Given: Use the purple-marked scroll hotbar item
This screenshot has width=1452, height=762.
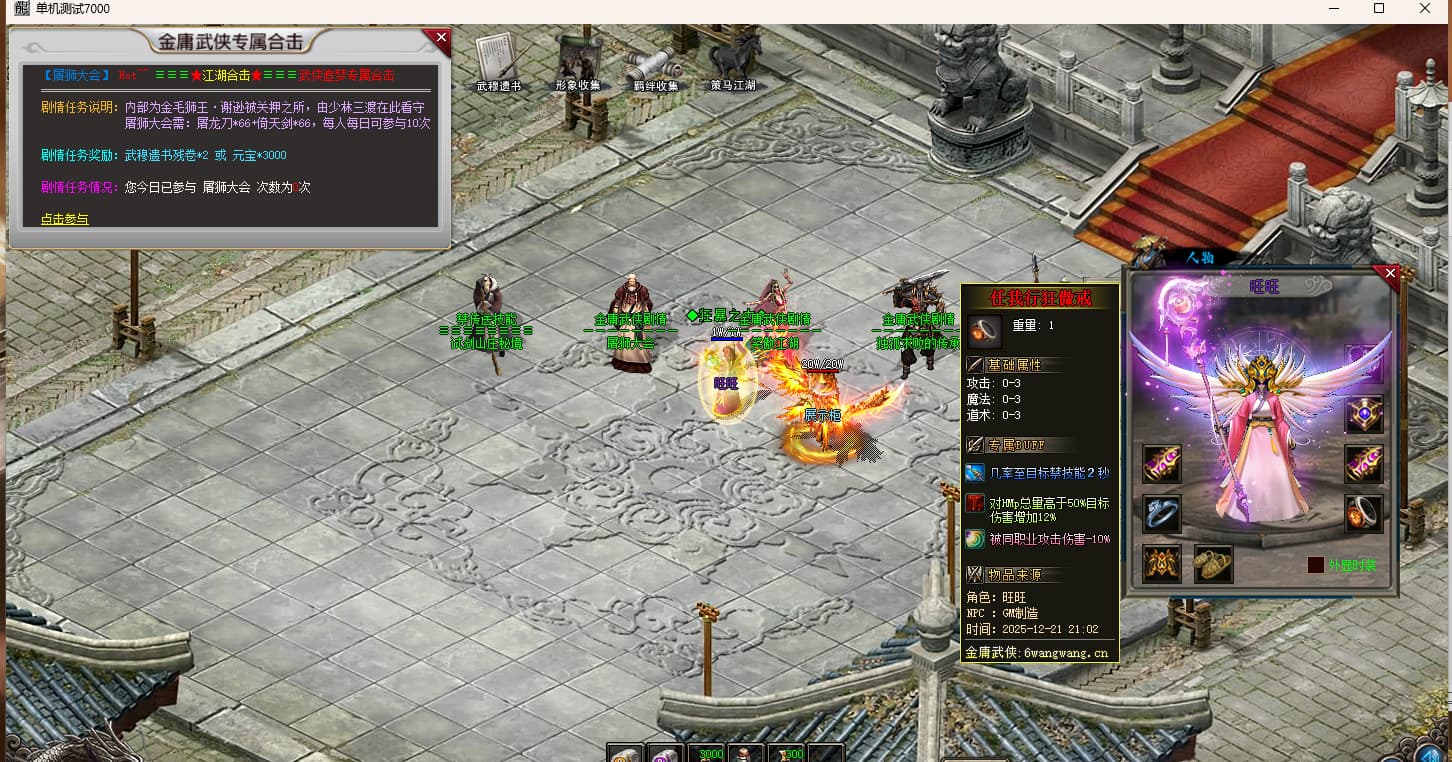Looking at the screenshot, I should [x=665, y=753].
